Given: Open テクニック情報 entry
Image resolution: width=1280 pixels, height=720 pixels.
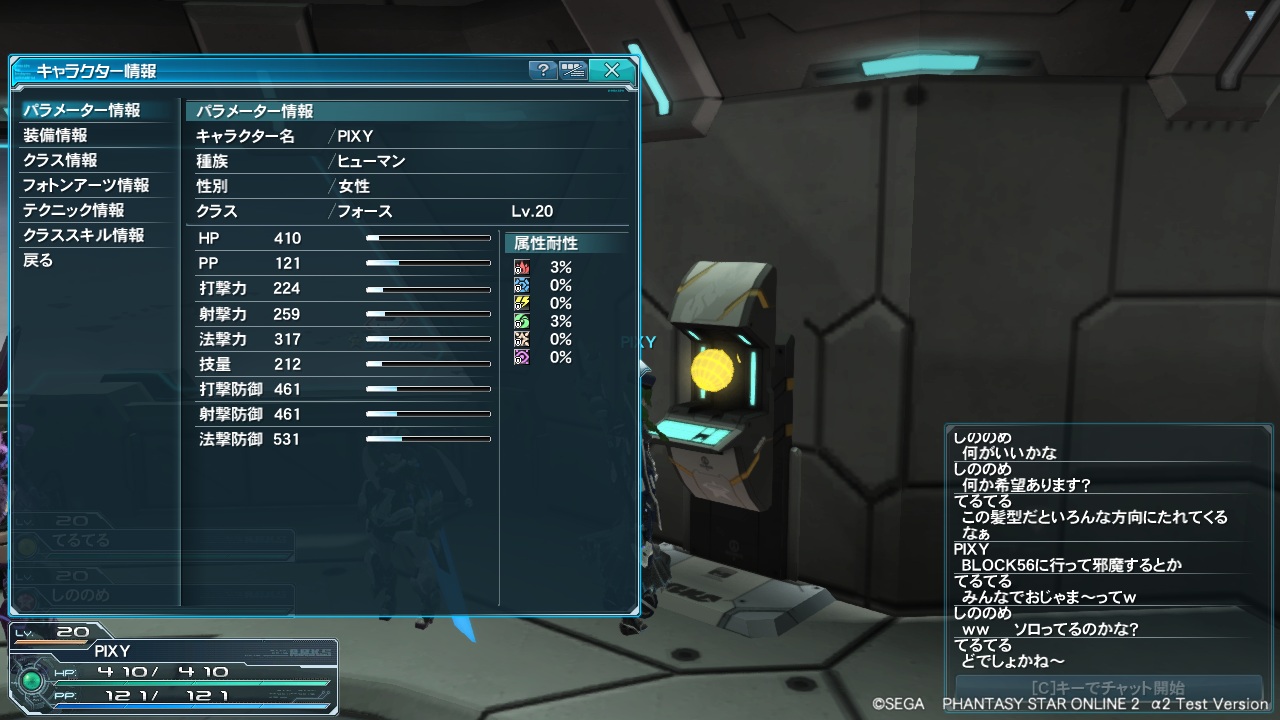Looking at the screenshot, I should (x=74, y=210).
